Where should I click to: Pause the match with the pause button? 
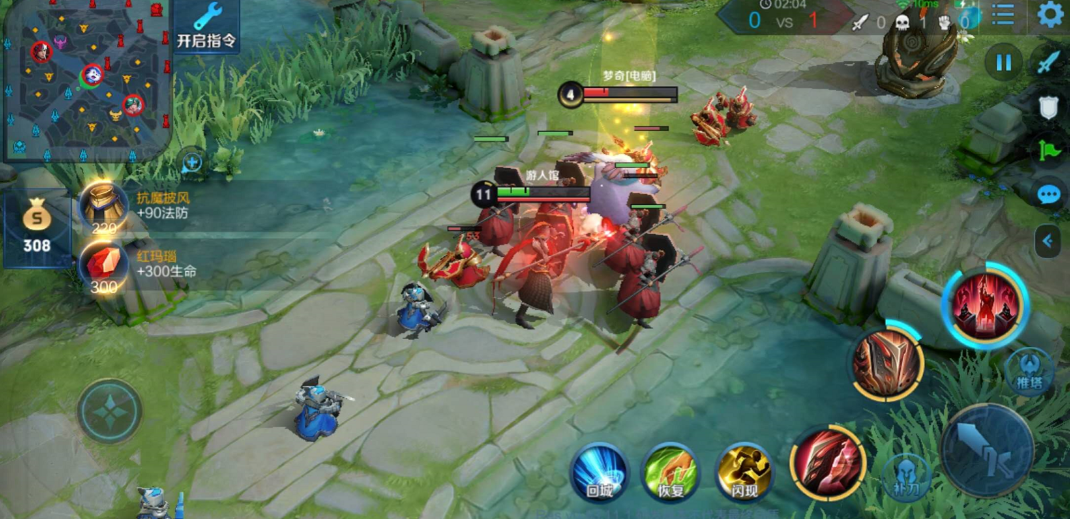(1003, 63)
